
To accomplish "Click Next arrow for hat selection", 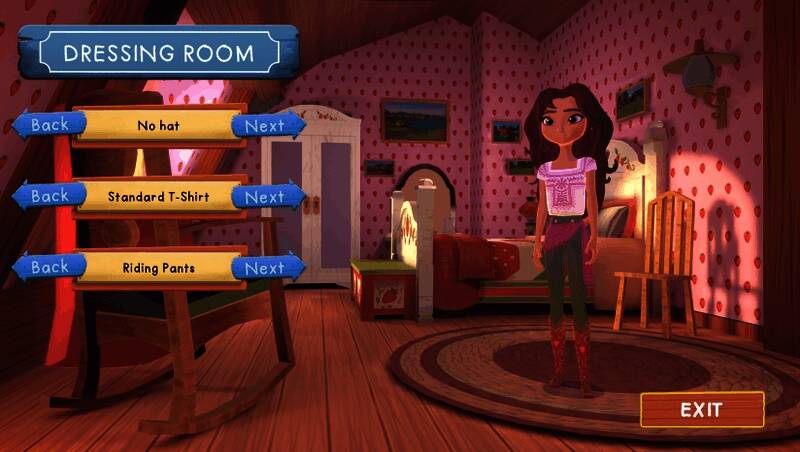I will (x=266, y=126).
